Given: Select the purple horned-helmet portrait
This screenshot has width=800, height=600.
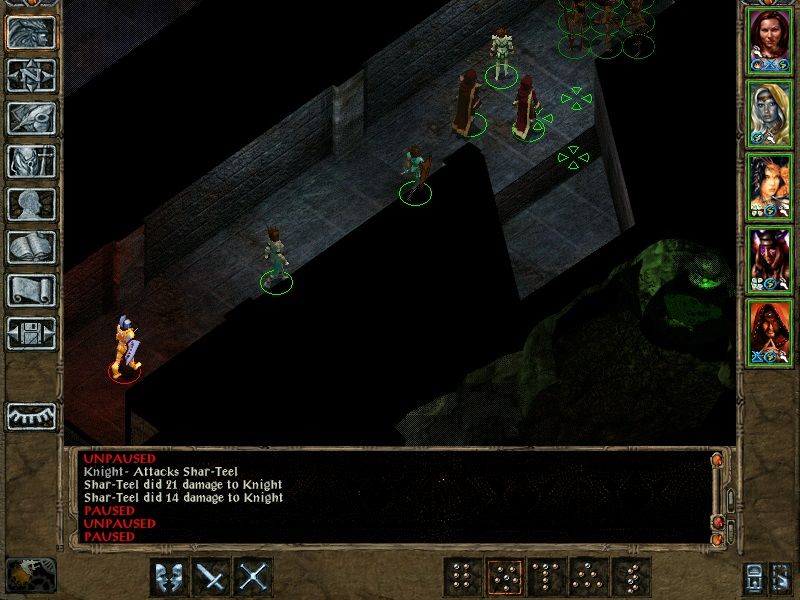Looking at the screenshot, I should click(770, 258).
